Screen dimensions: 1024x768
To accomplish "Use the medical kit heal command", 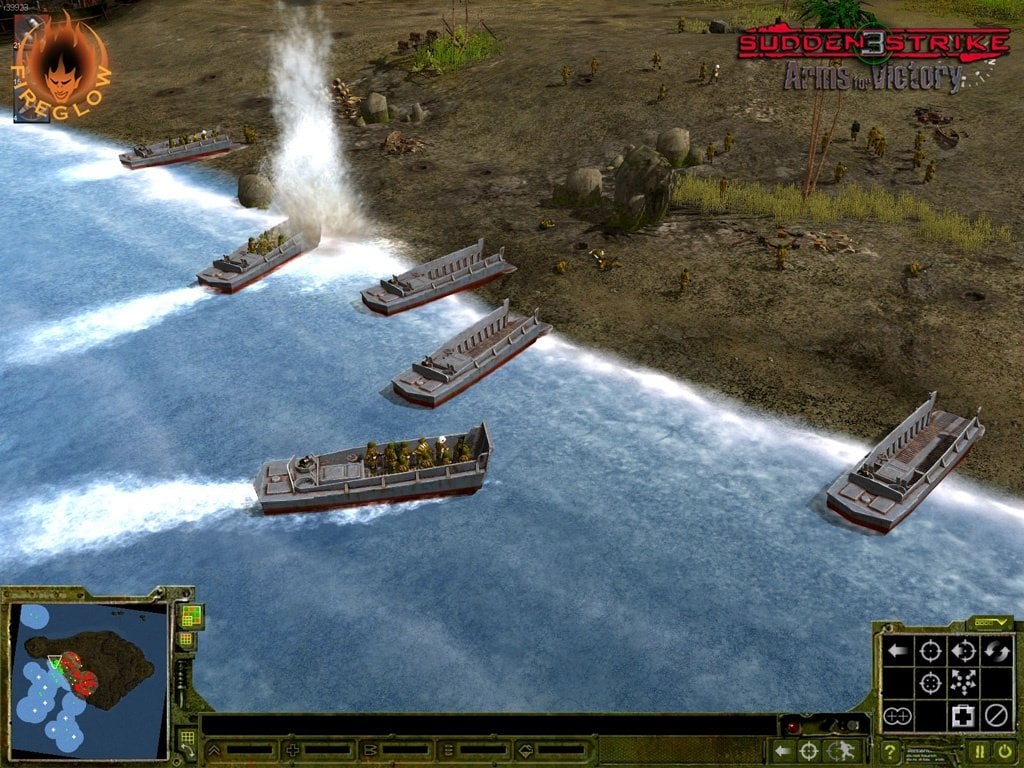I will coord(963,716).
